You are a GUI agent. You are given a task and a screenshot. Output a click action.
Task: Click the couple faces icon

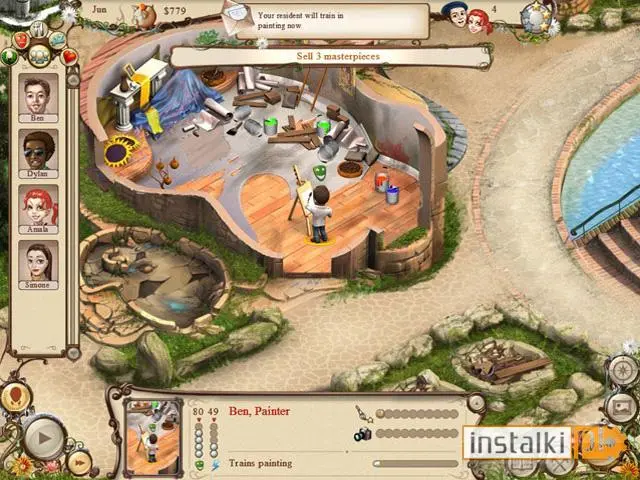pos(466,17)
